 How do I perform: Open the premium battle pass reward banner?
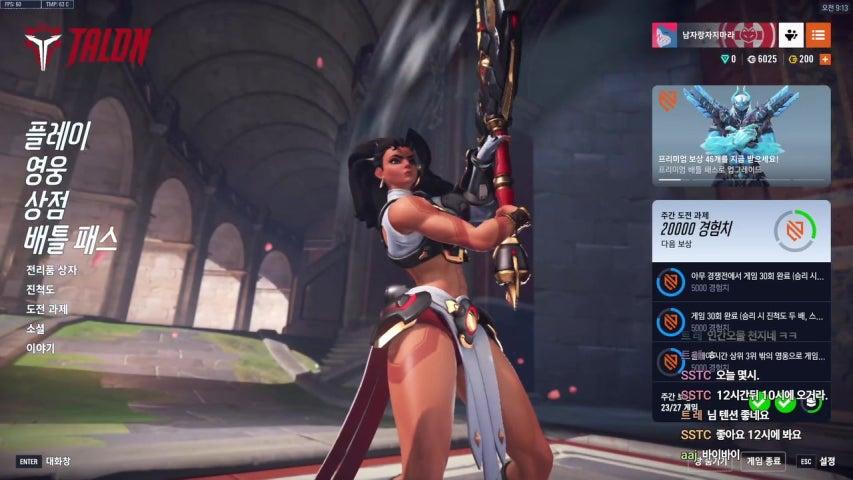tap(741, 135)
